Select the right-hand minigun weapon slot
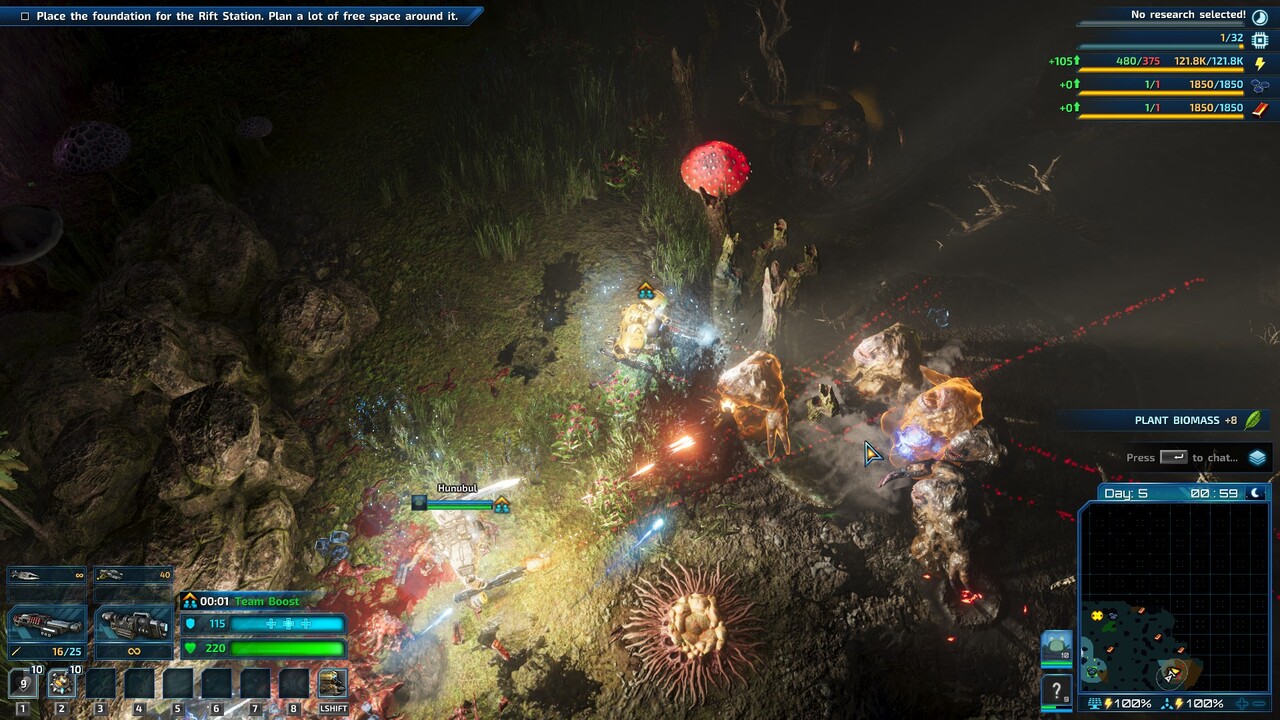This screenshot has height=720, width=1280. point(133,625)
